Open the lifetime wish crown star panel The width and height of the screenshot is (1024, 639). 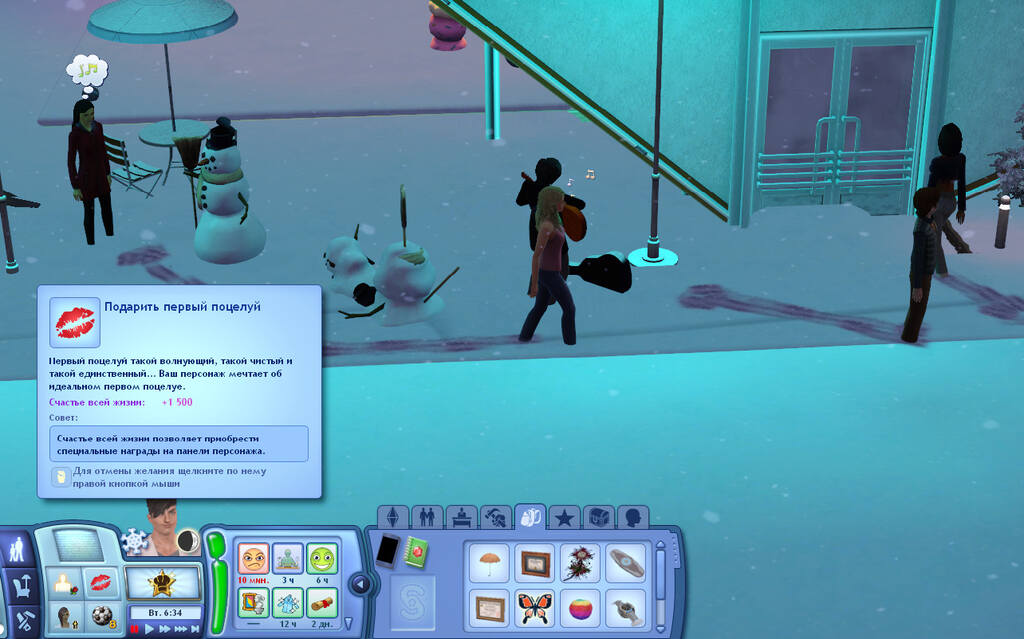pos(161,582)
